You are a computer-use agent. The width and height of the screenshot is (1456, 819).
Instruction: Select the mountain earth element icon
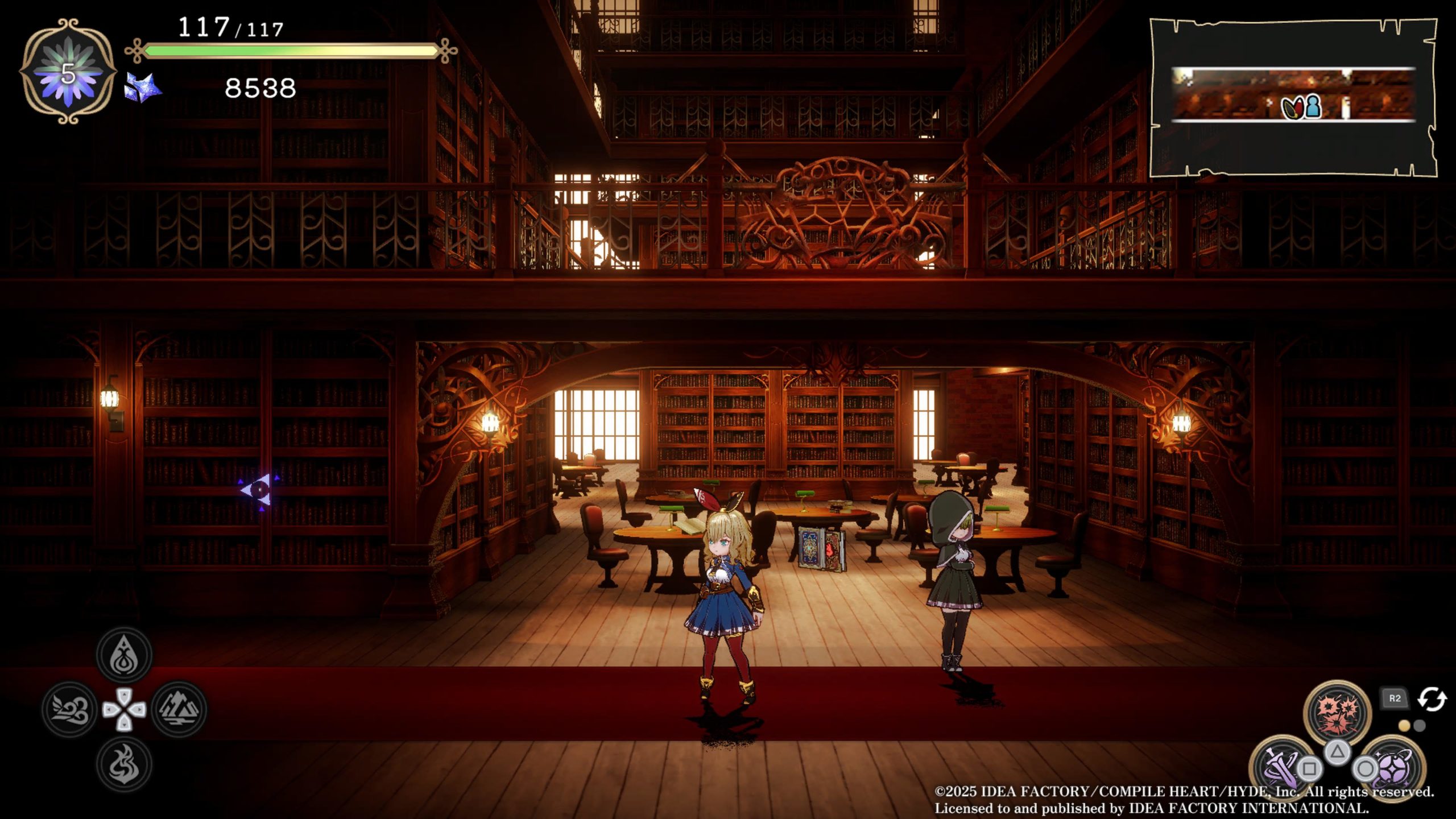179,709
